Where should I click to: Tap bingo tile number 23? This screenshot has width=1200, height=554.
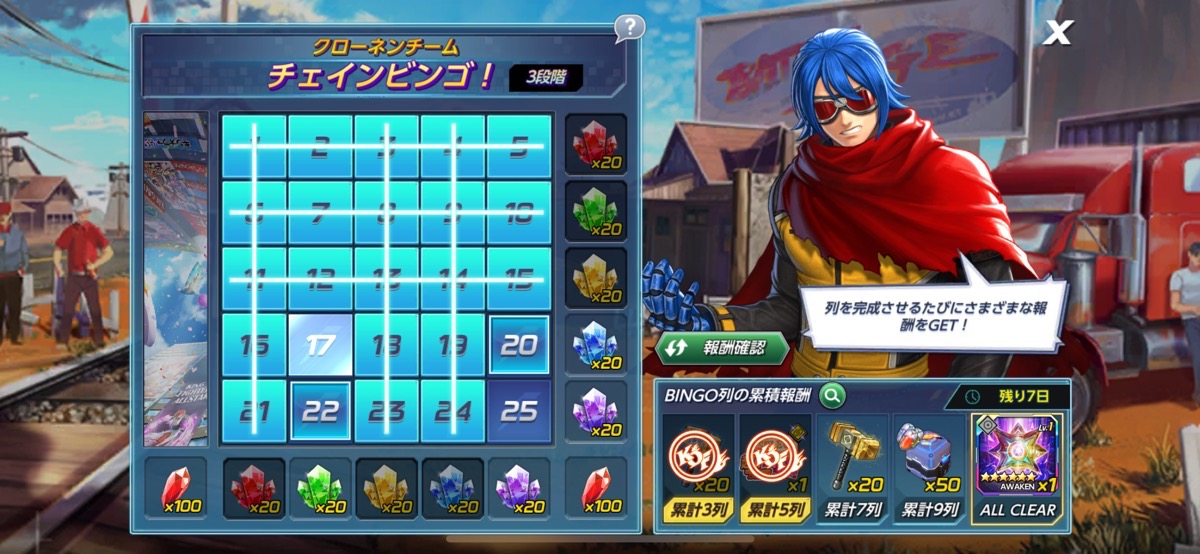click(386, 411)
